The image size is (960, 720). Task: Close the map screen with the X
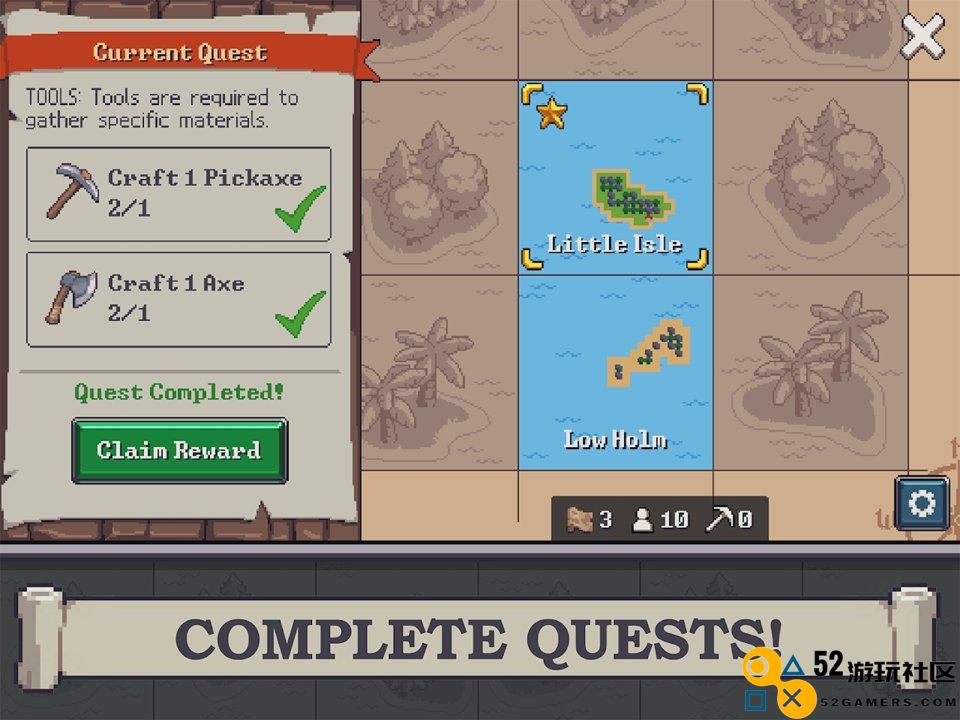point(922,38)
